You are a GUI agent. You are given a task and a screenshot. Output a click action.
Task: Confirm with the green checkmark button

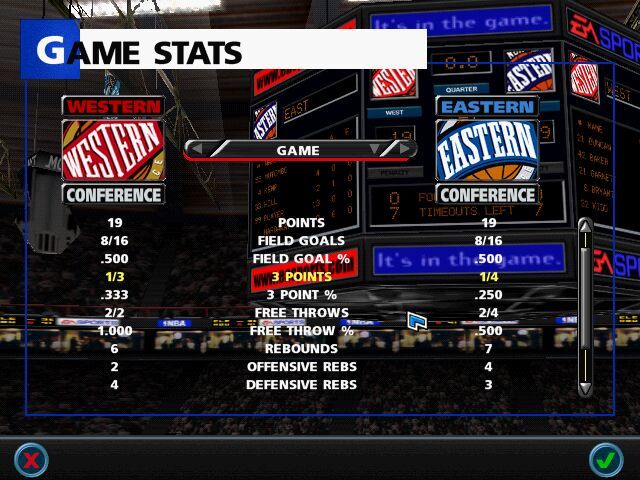pos(604,459)
